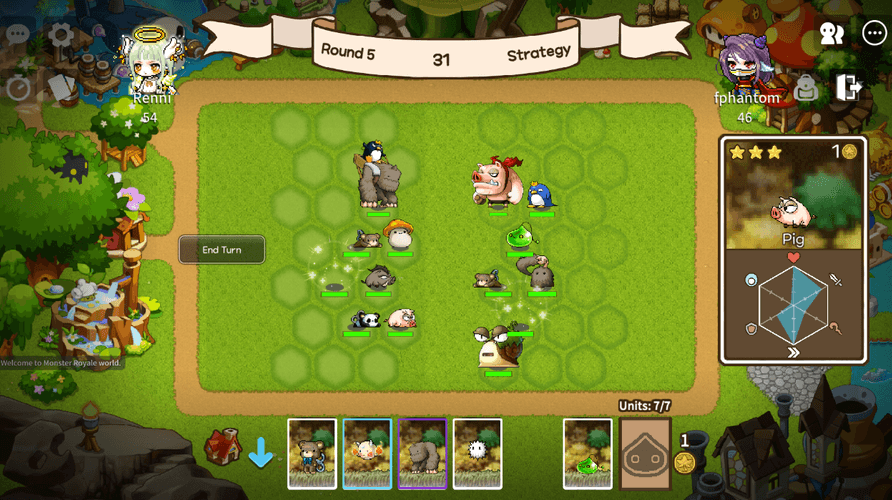Click the stopwatch timer icon
This screenshot has height=500, width=892.
tap(18, 87)
